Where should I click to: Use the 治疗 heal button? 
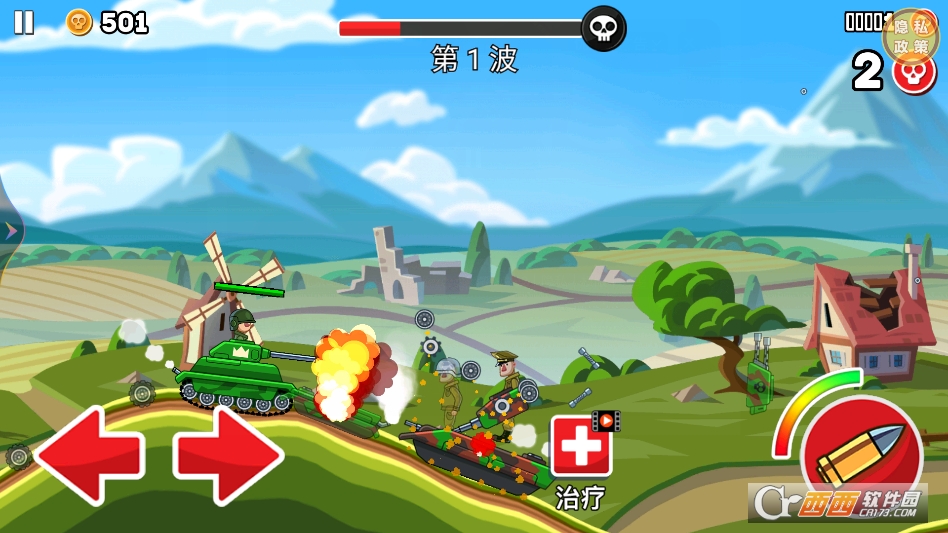tap(581, 447)
